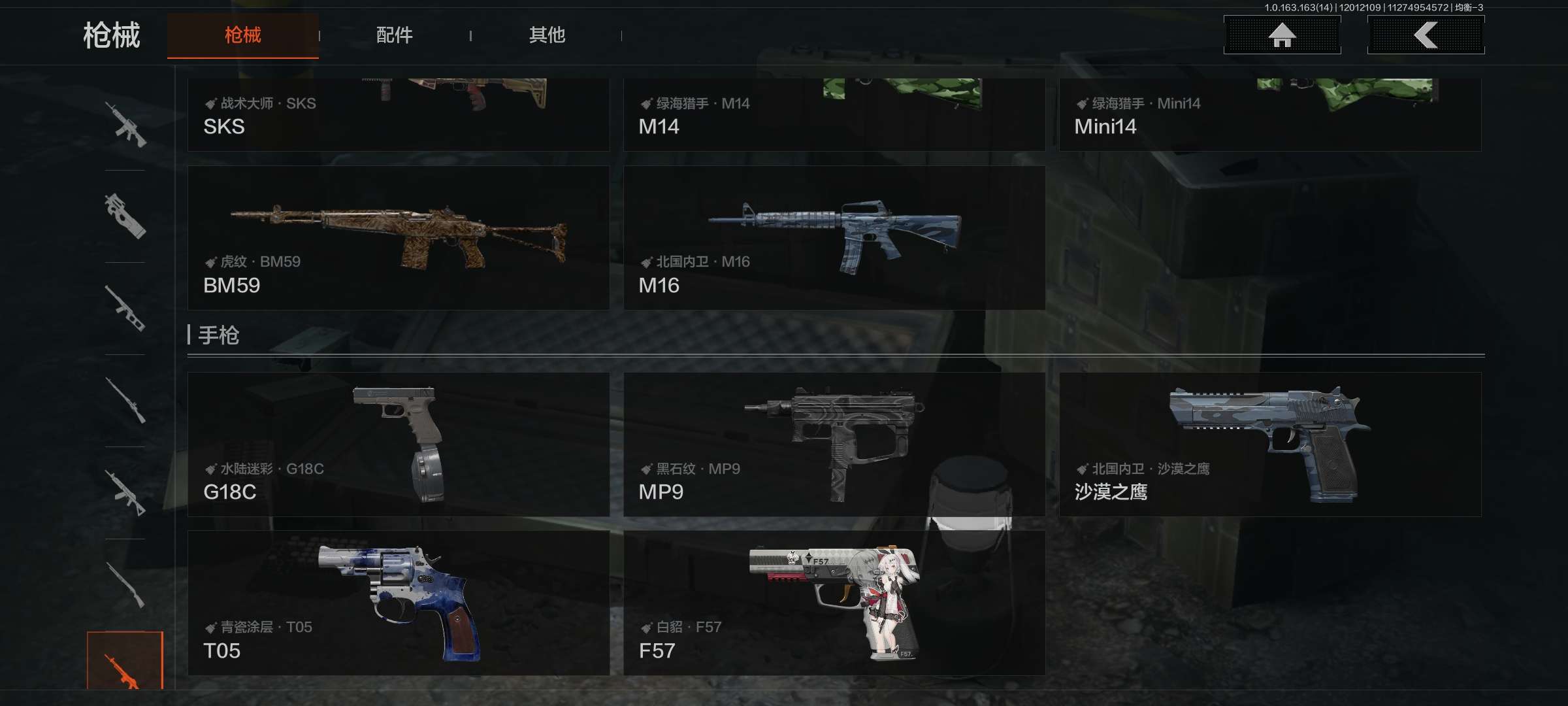This screenshot has height=706, width=1568.
Task: Choose the M16 rifle card
Action: [834, 238]
